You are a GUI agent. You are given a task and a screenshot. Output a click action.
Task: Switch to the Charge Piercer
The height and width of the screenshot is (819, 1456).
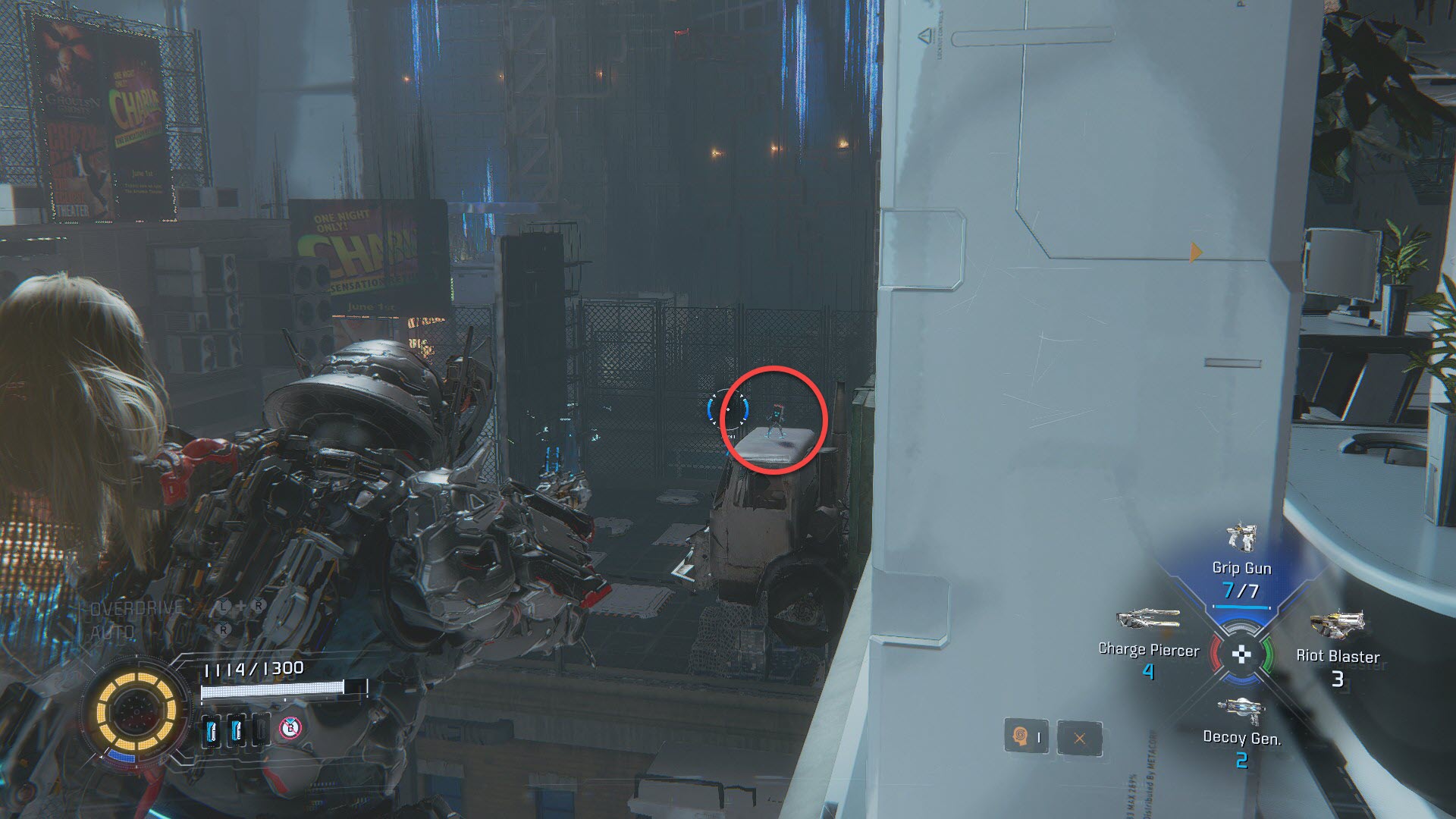[1147, 622]
